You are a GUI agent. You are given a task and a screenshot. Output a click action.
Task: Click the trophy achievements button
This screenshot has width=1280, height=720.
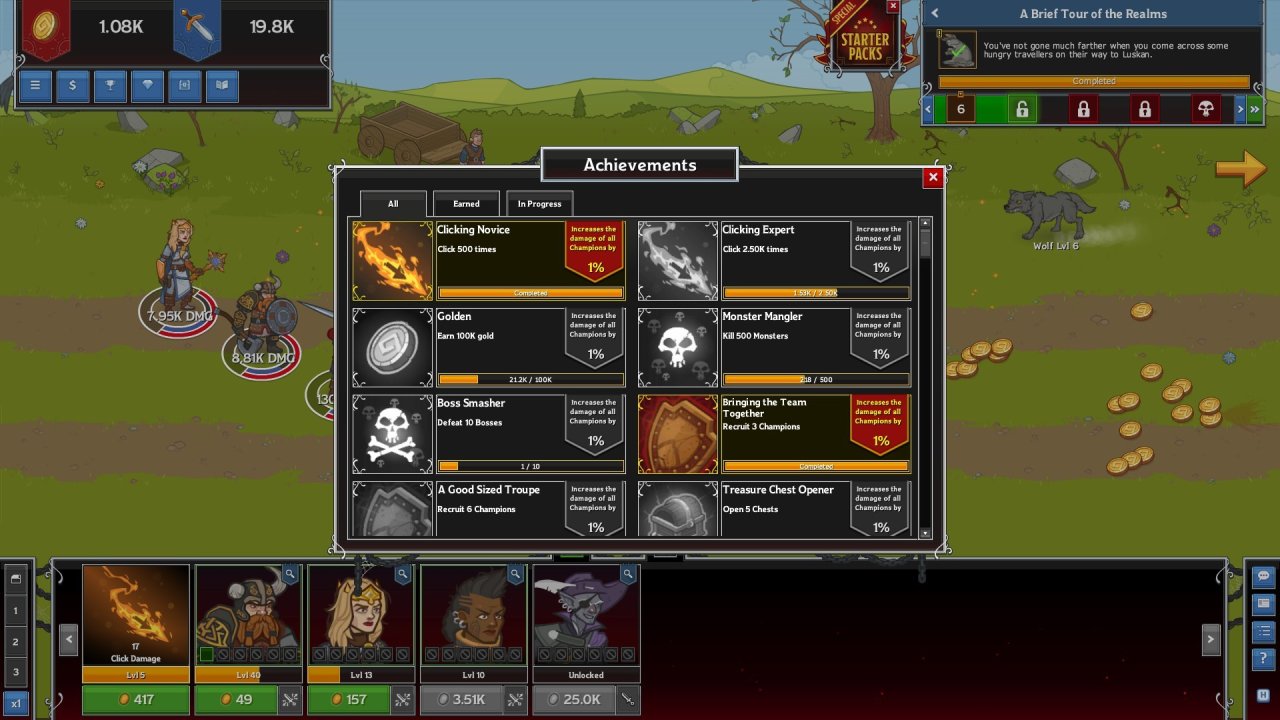pos(110,86)
